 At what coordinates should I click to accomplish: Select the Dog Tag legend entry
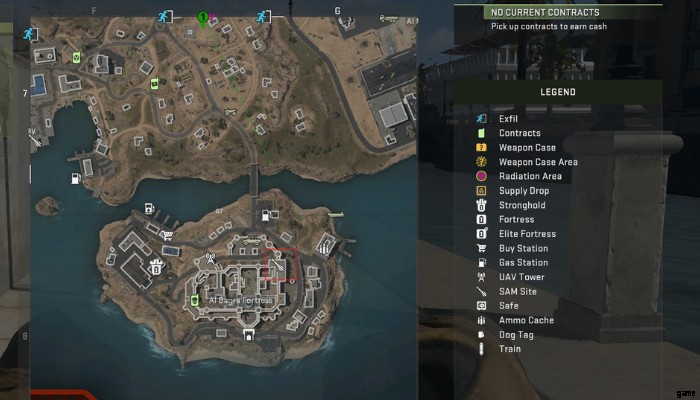(x=516, y=335)
